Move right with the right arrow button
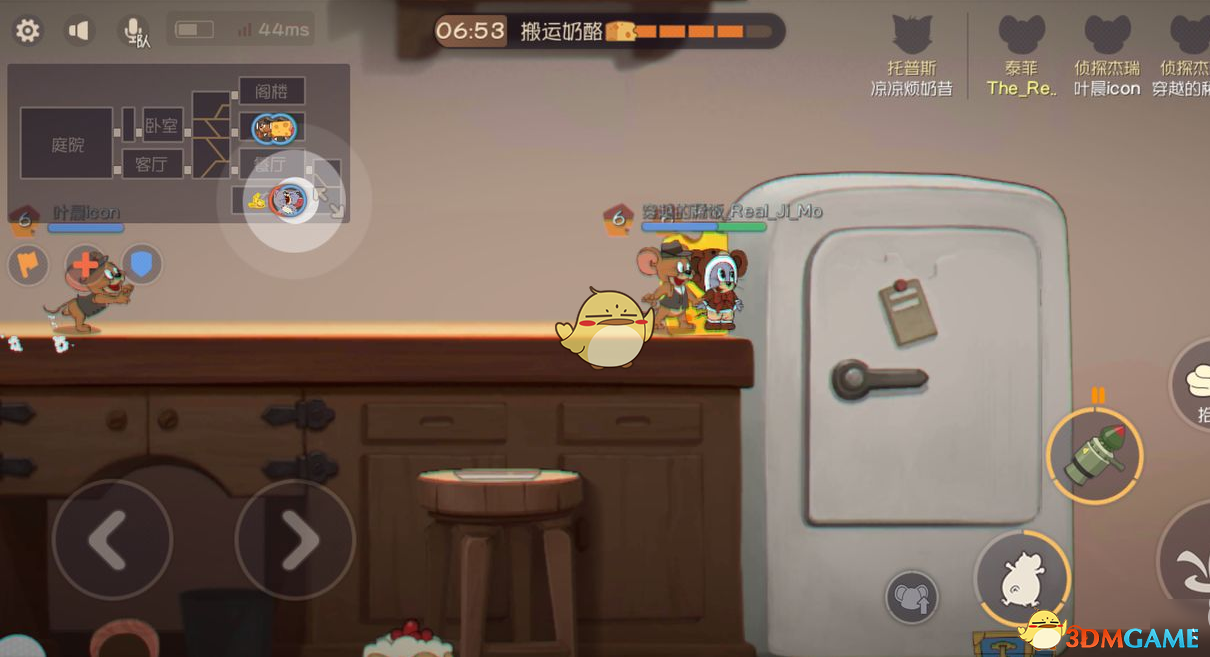 click(x=295, y=540)
